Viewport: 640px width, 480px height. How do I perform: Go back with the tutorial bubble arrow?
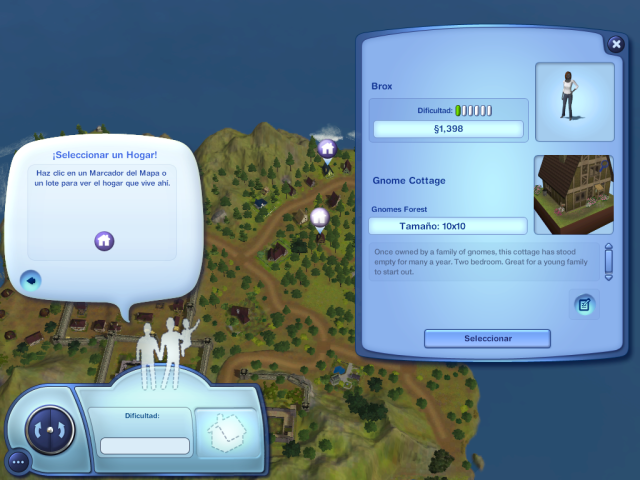click(30, 280)
